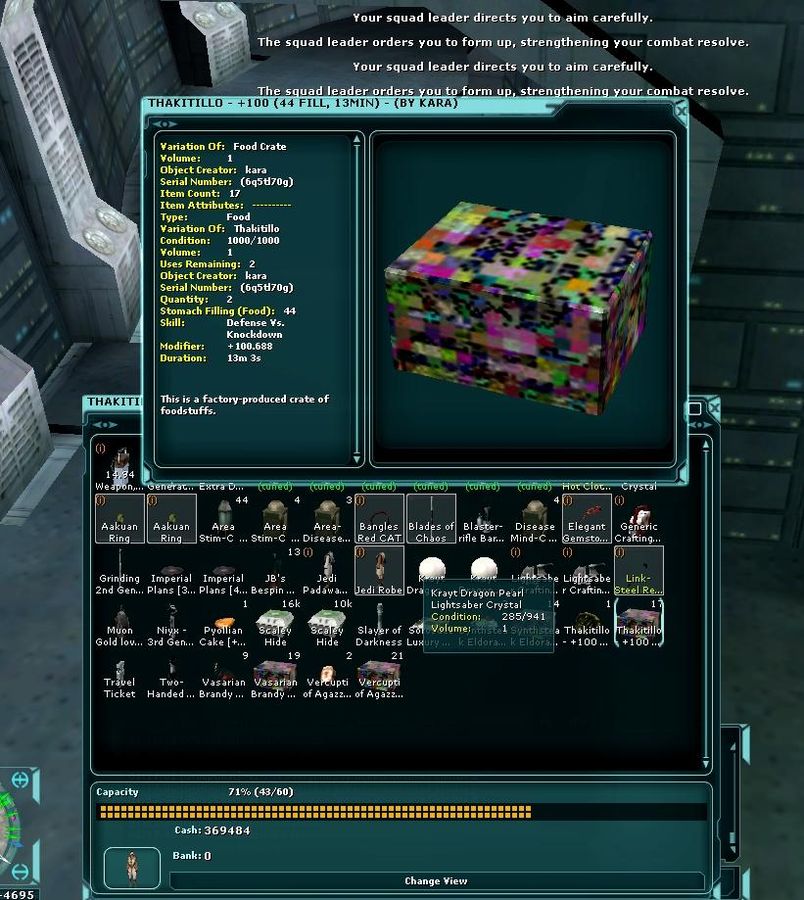Click the Elegant Gemstone item
The image size is (804, 900).
[x=587, y=519]
